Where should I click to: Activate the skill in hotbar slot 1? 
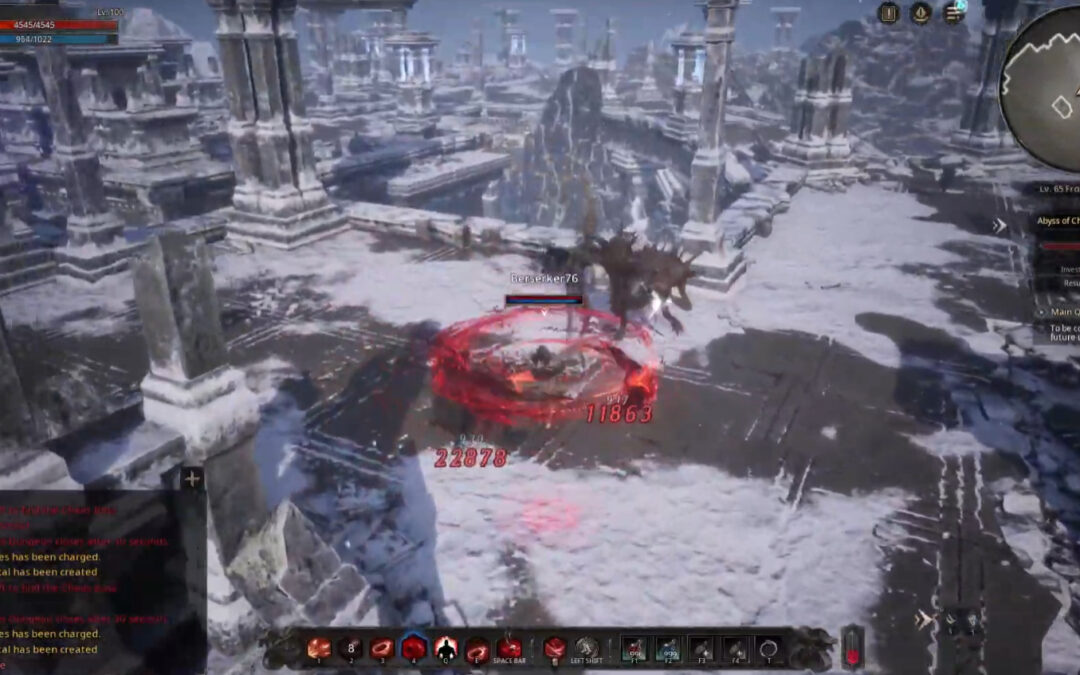(318, 648)
